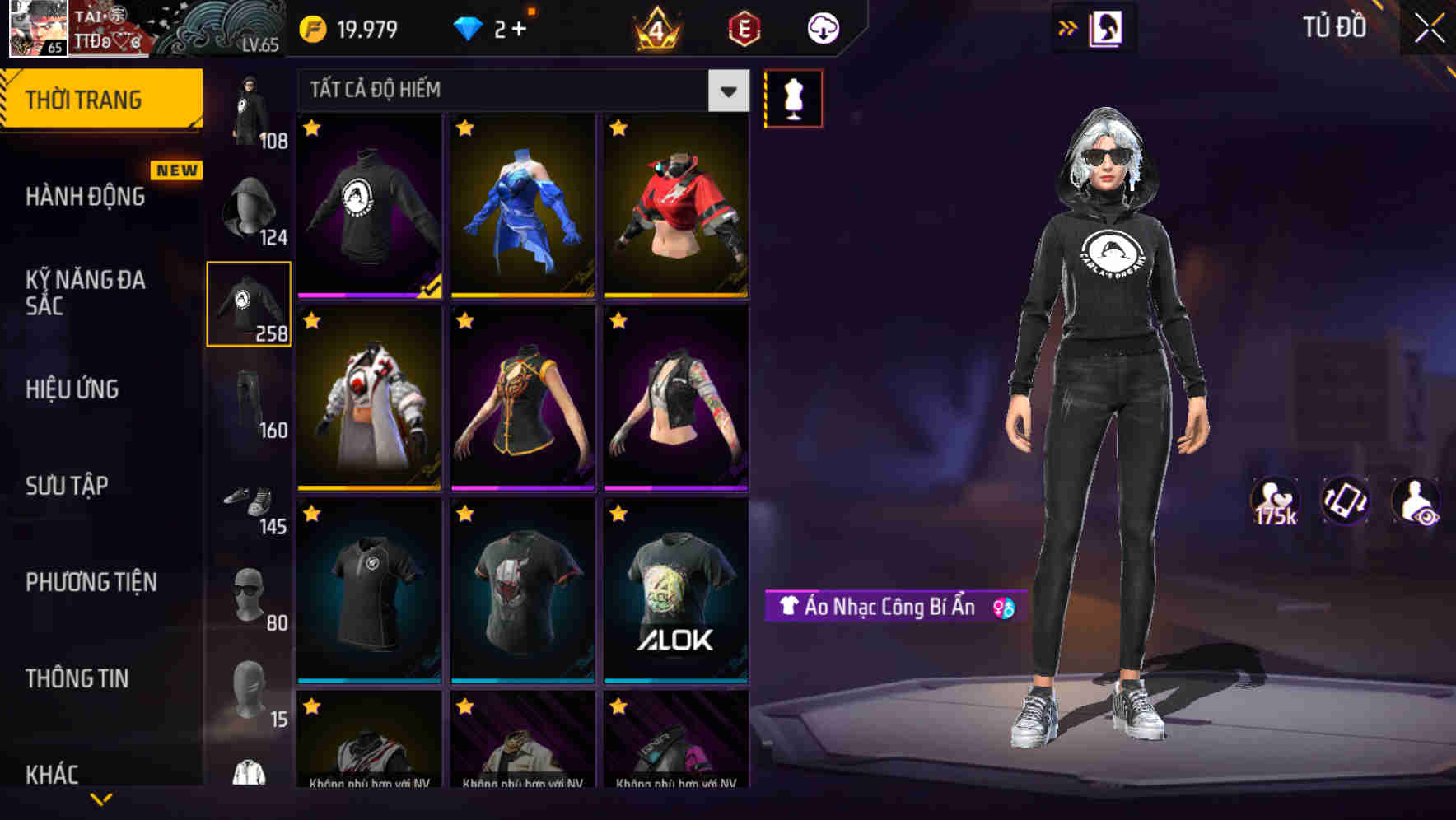Collapse the panel with the double-arrow icon
Screen dimensions: 1456x820
pos(1068,27)
